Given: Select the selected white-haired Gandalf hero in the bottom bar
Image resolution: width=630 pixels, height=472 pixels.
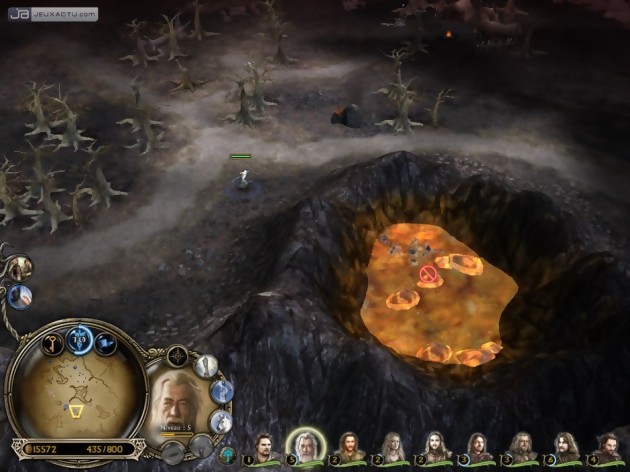Looking at the screenshot, I should (x=304, y=445).
